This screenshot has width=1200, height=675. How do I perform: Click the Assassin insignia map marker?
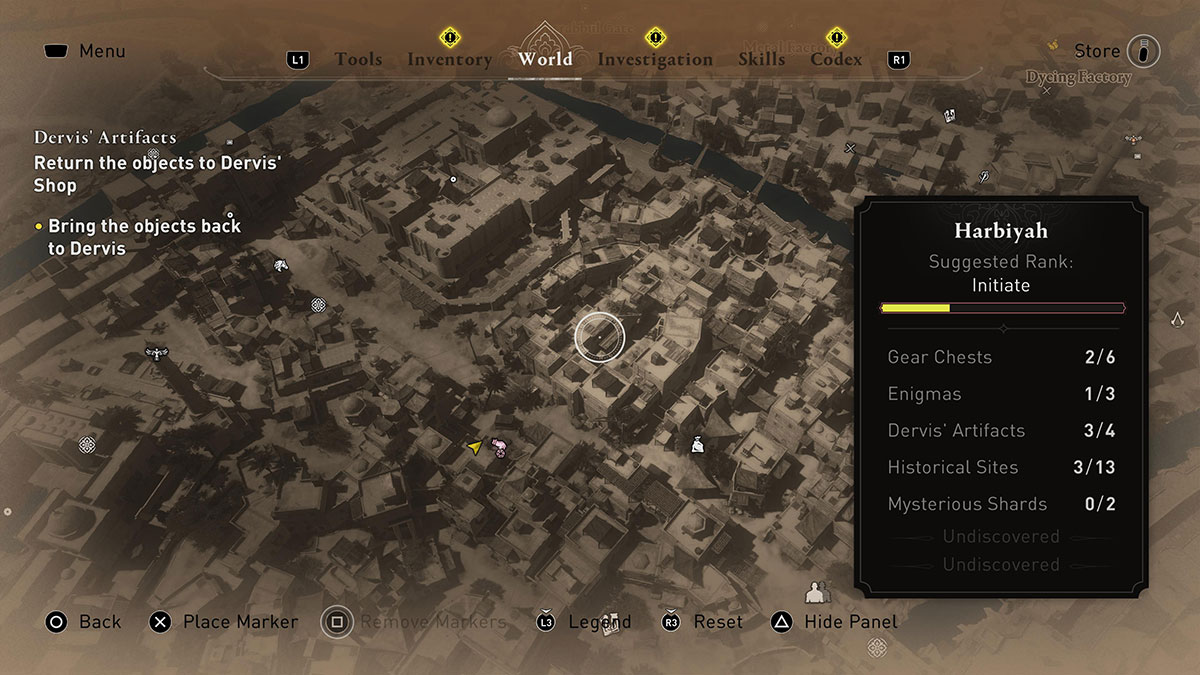[x=1178, y=320]
